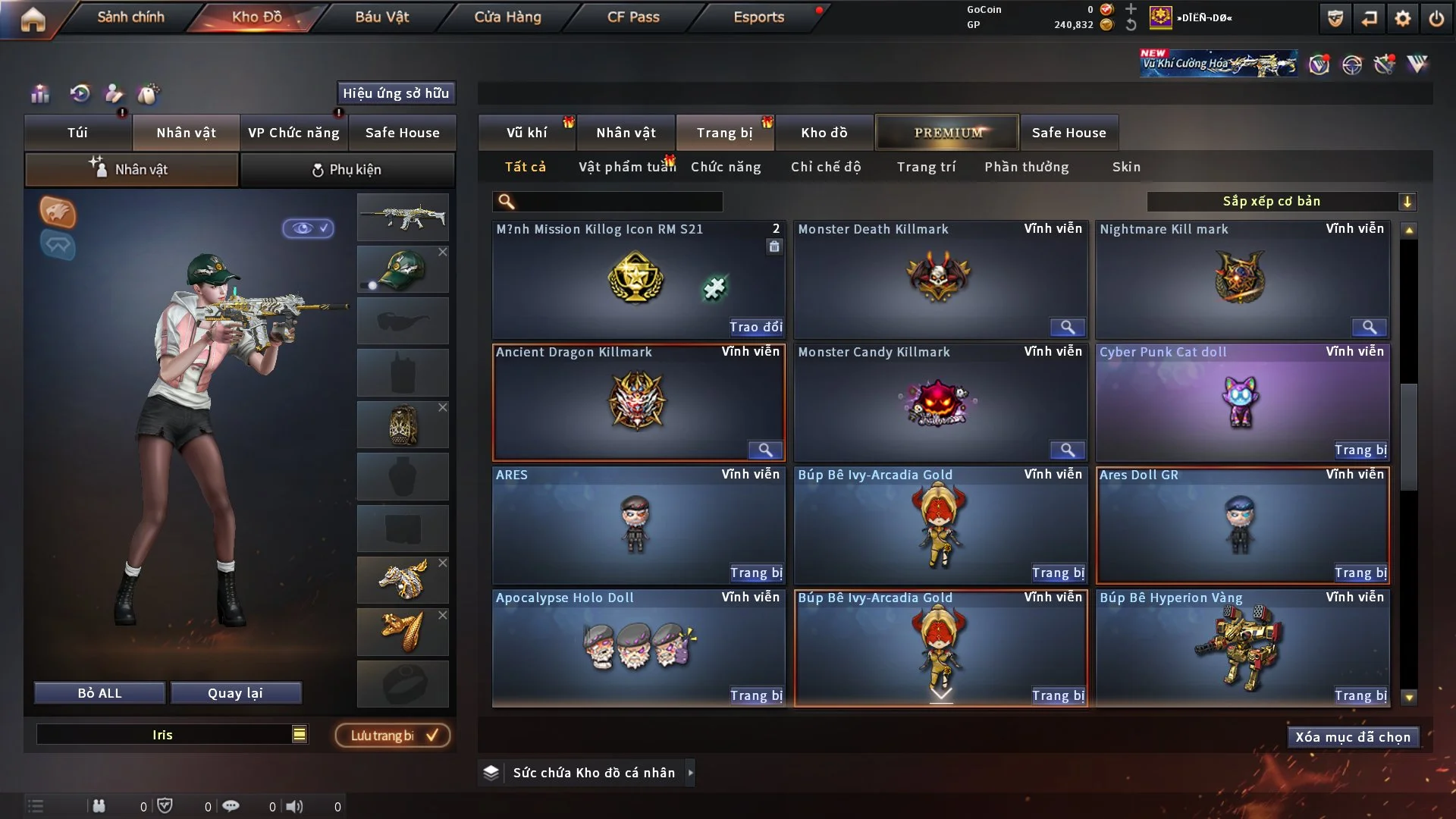
Task: Go to Sảnh chính lobby
Action: click(x=130, y=17)
